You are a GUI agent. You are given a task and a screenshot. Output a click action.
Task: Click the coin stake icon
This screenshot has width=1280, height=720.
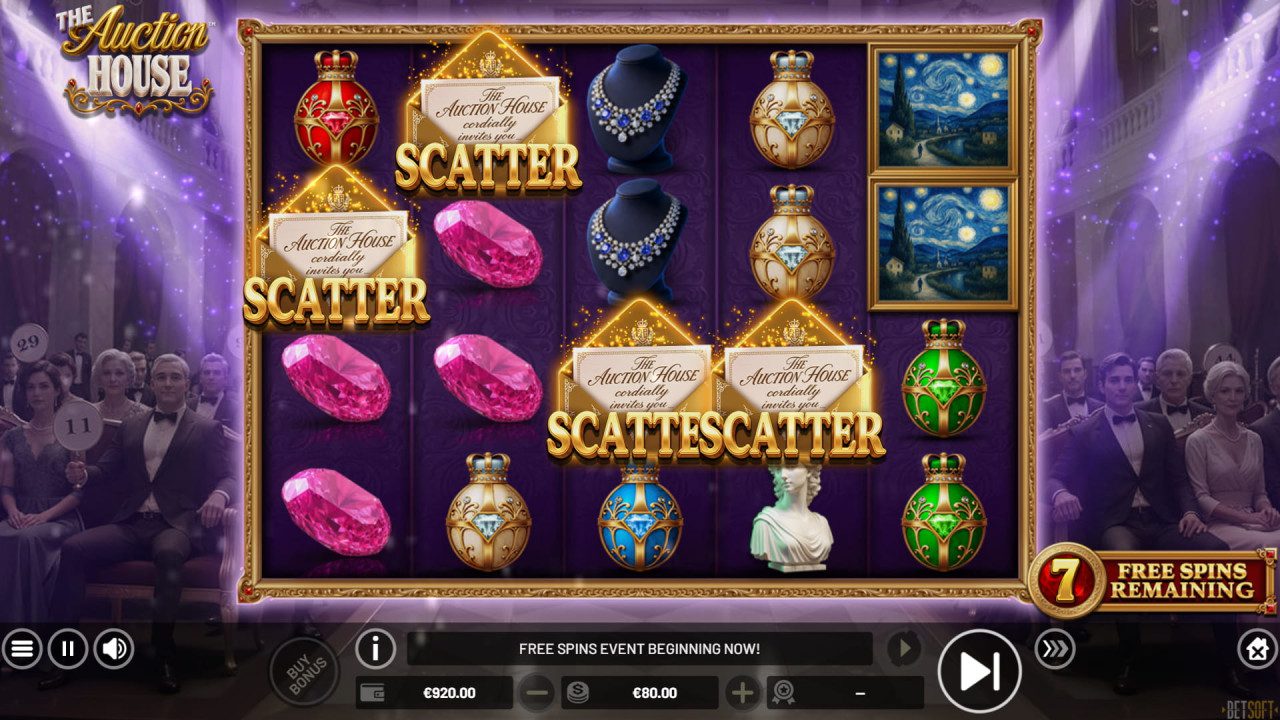click(578, 692)
